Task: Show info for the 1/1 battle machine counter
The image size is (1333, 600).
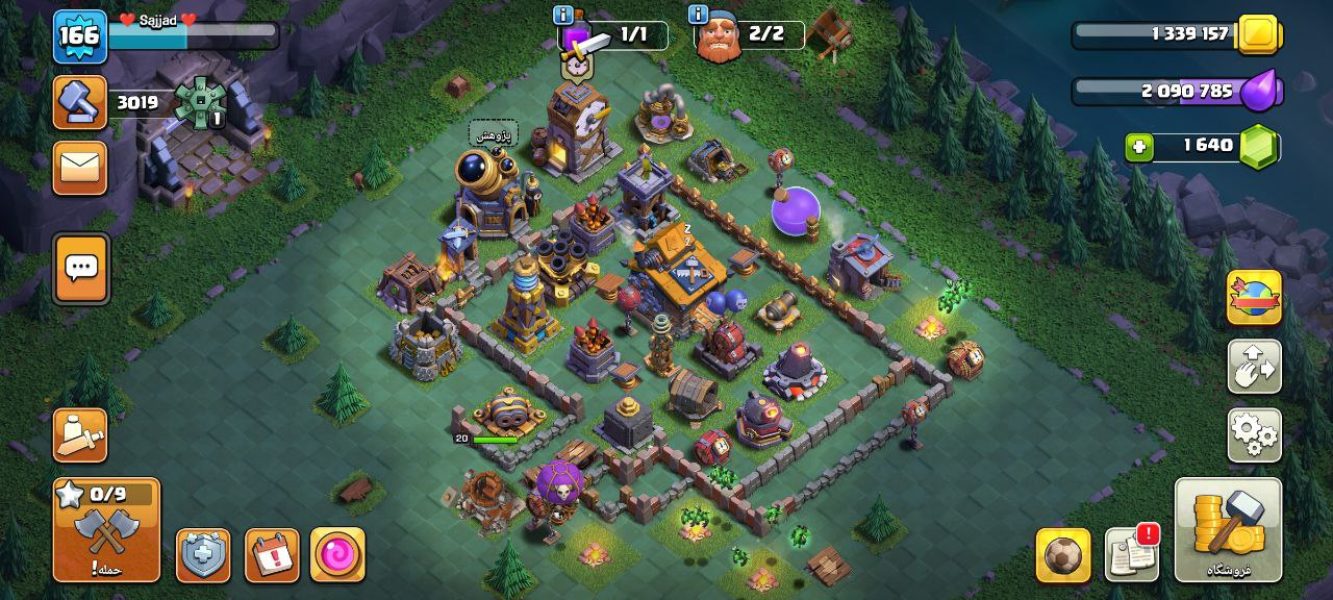Action: pyautogui.click(x=563, y=14)
